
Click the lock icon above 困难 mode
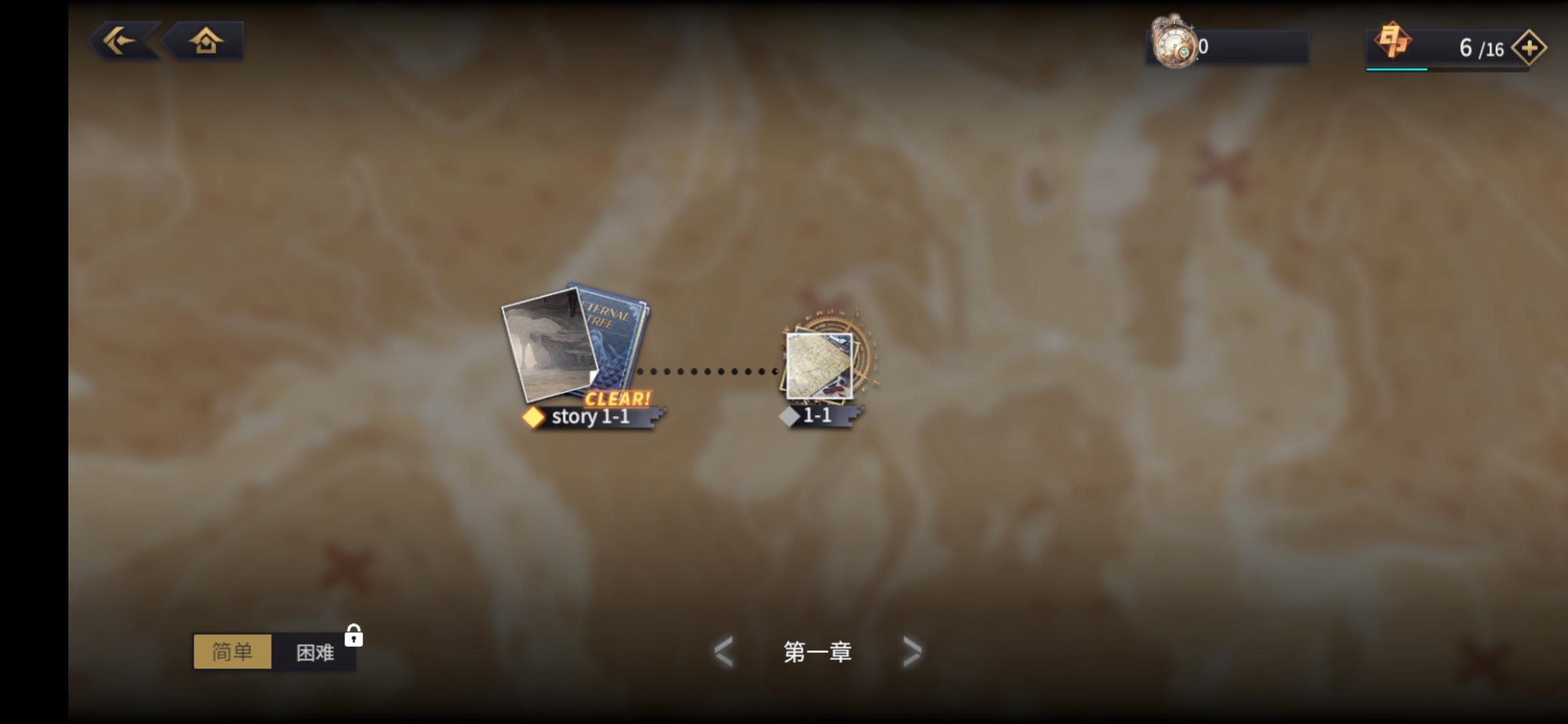354,636
